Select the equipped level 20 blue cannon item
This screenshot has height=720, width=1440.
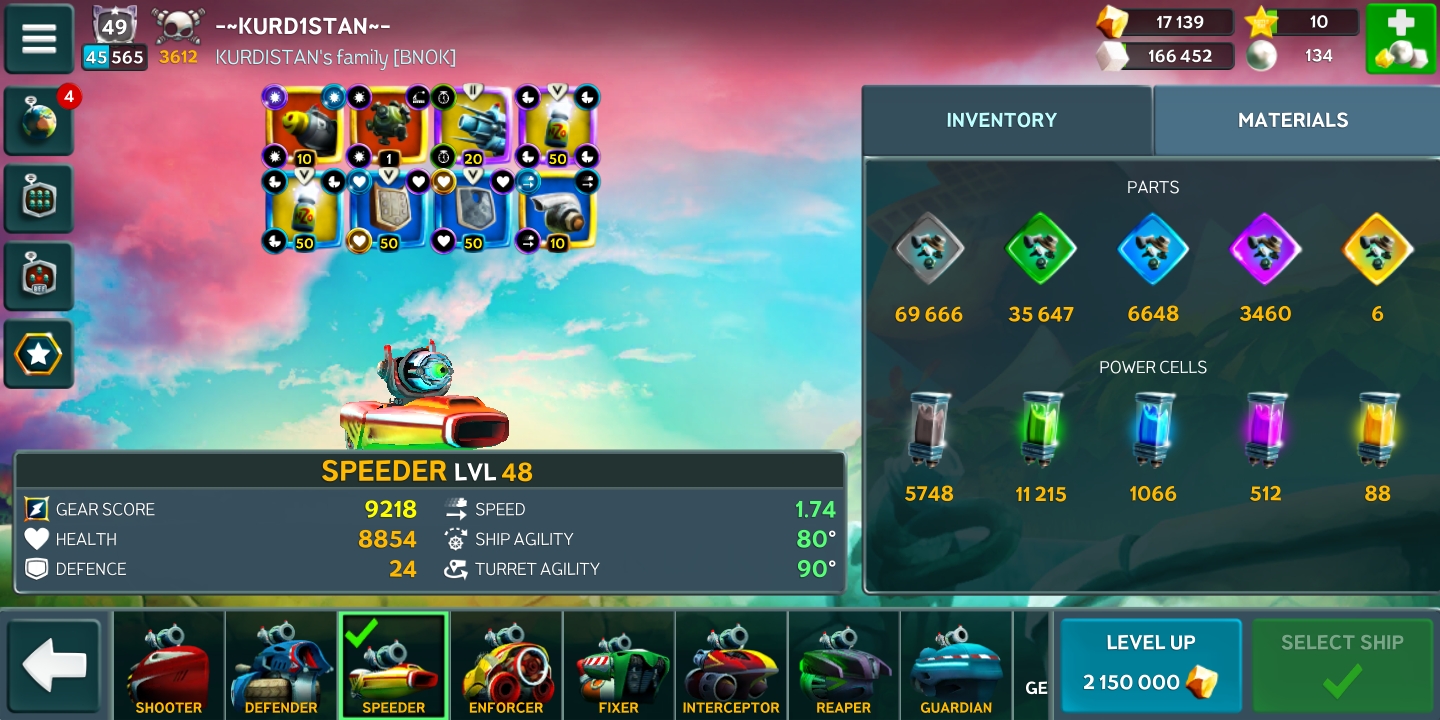473,126
